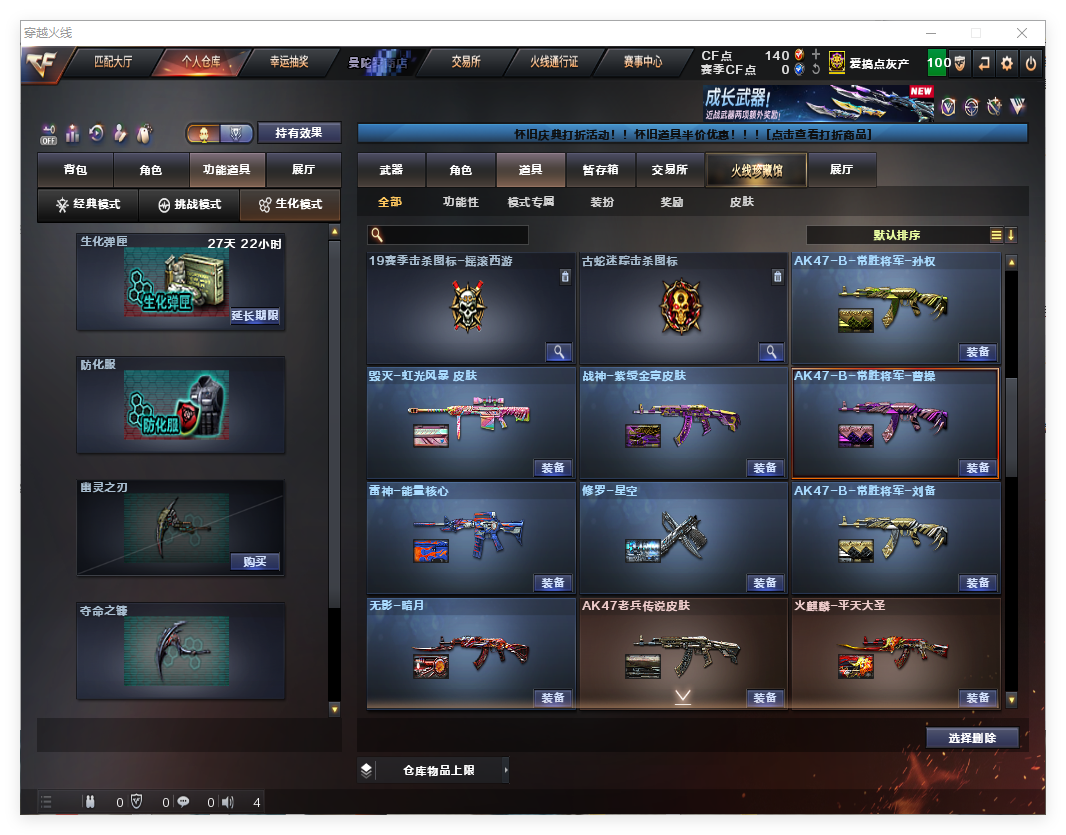Viewport: 1066px width, 835px height.
Task: Open the 交易所 top menu entry
Action: pyautogui.click(x=465, y=62)
